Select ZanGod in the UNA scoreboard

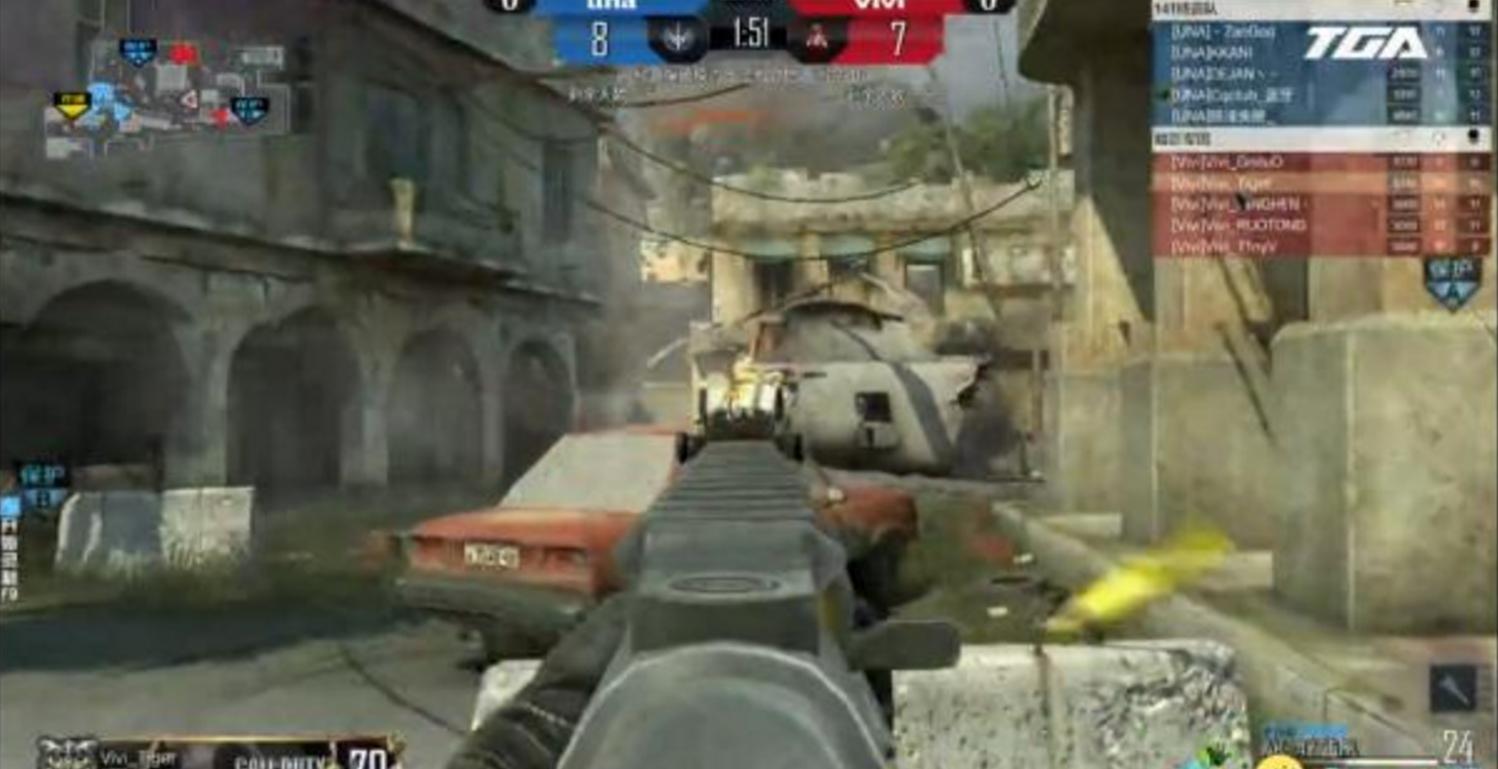pos(1225,33)
